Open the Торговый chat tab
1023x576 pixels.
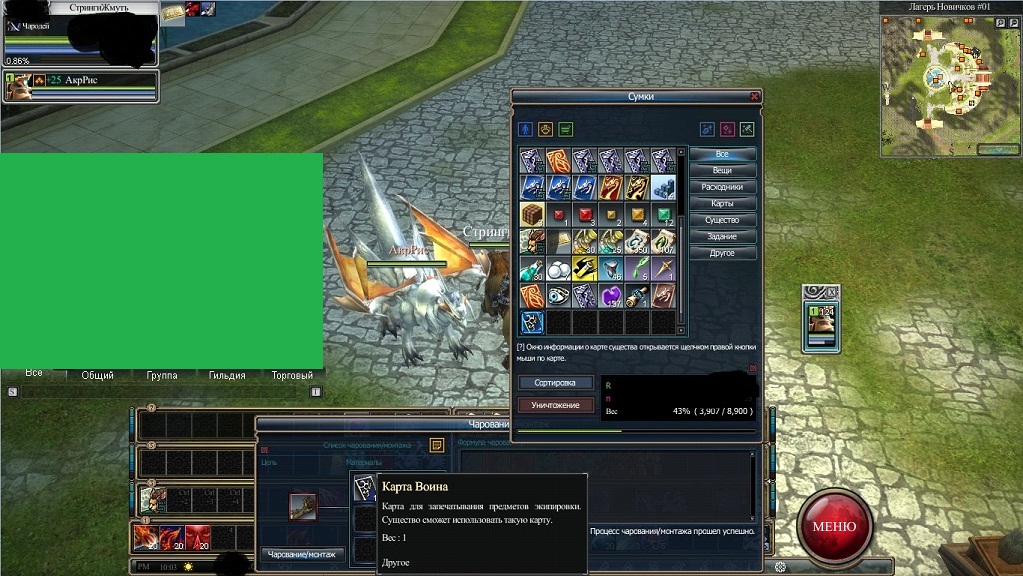(x=292, y=376)
